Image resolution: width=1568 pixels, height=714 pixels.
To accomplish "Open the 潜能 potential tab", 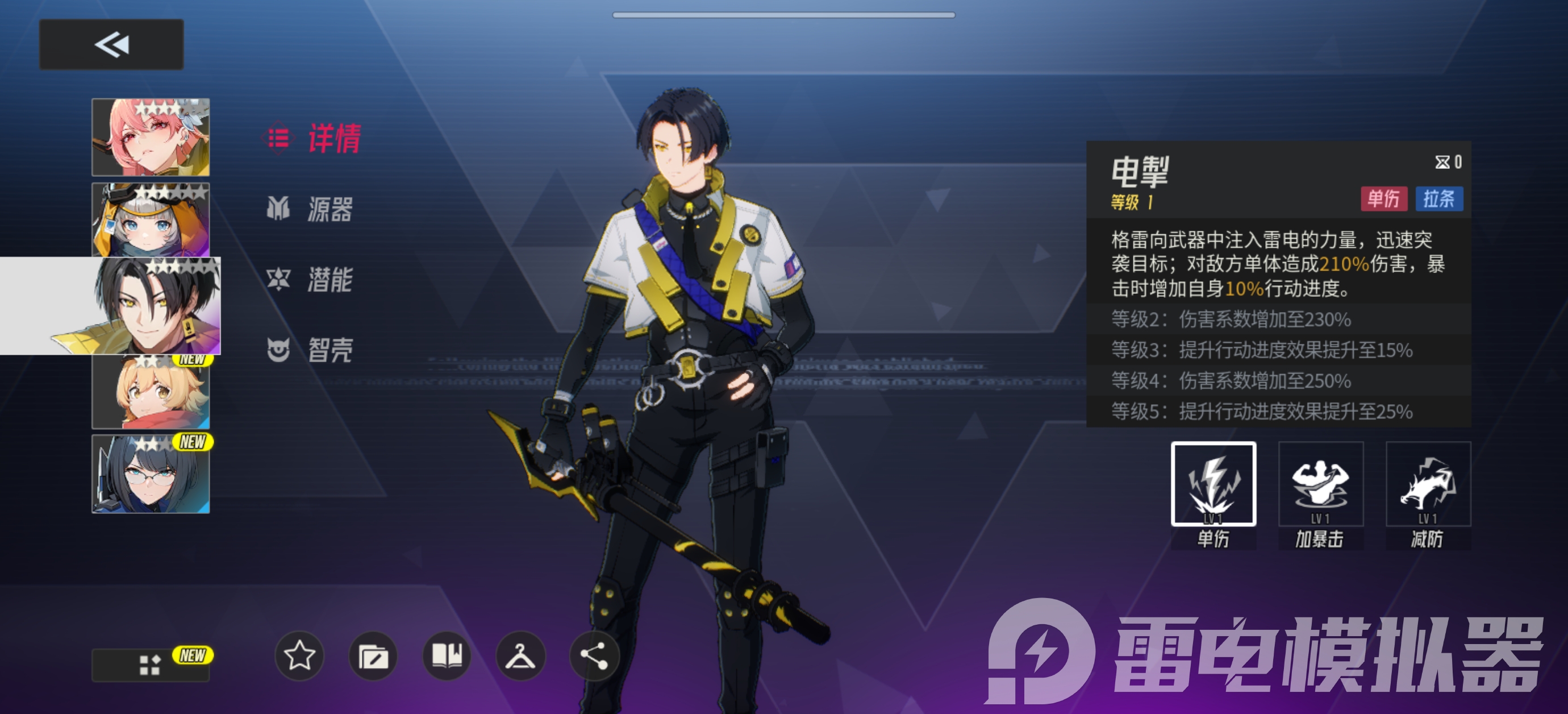I will click(x=310, y=280).
